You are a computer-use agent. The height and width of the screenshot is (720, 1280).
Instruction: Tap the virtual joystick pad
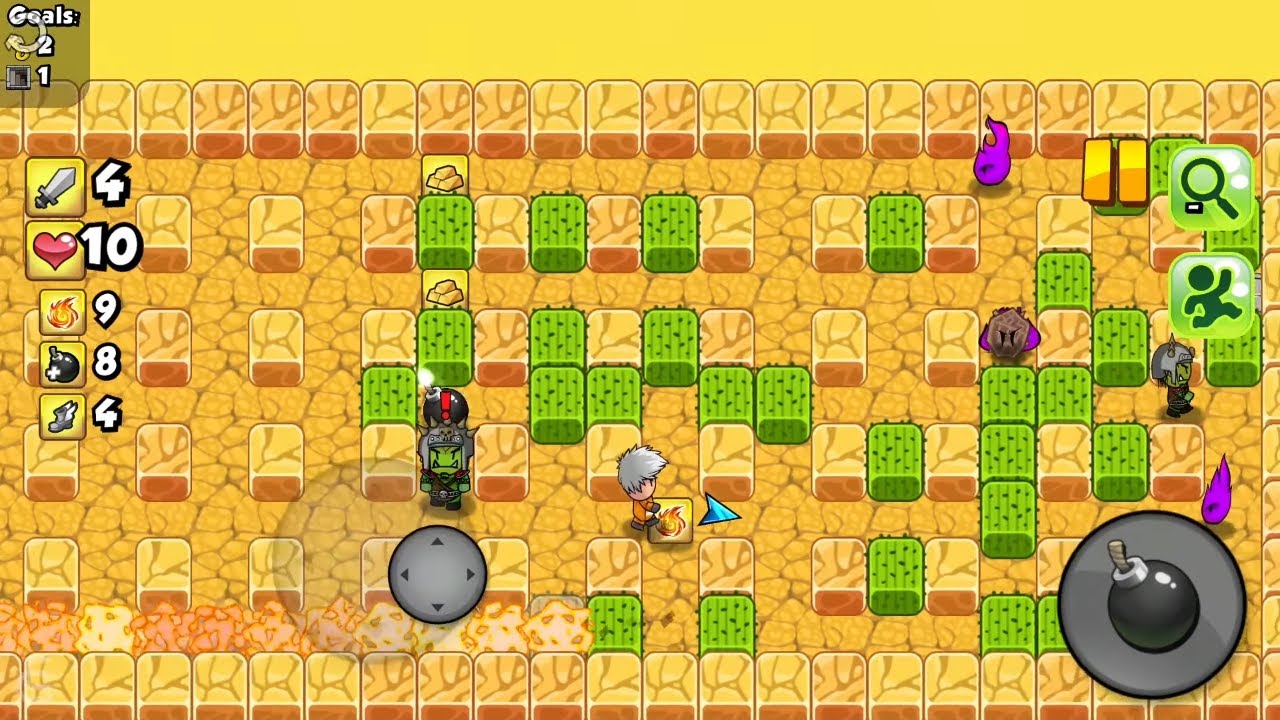point(437,575)
